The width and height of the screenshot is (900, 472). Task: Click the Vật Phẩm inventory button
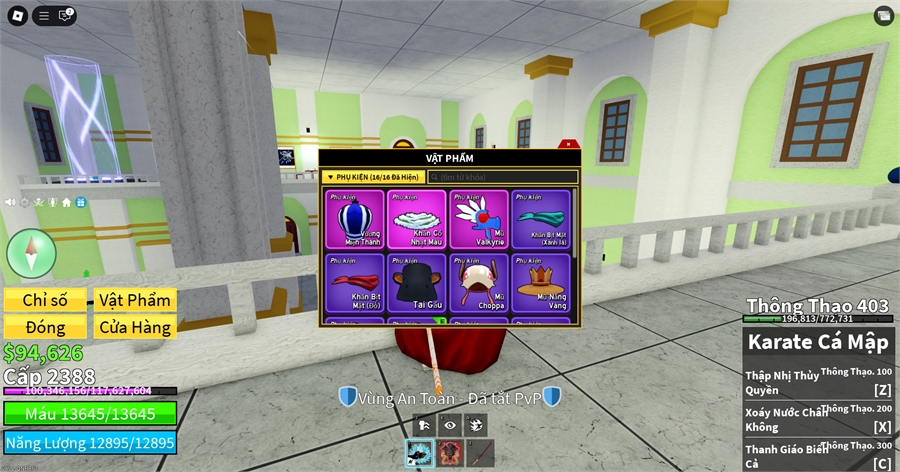pyautogui.click(x=134, y=300)
